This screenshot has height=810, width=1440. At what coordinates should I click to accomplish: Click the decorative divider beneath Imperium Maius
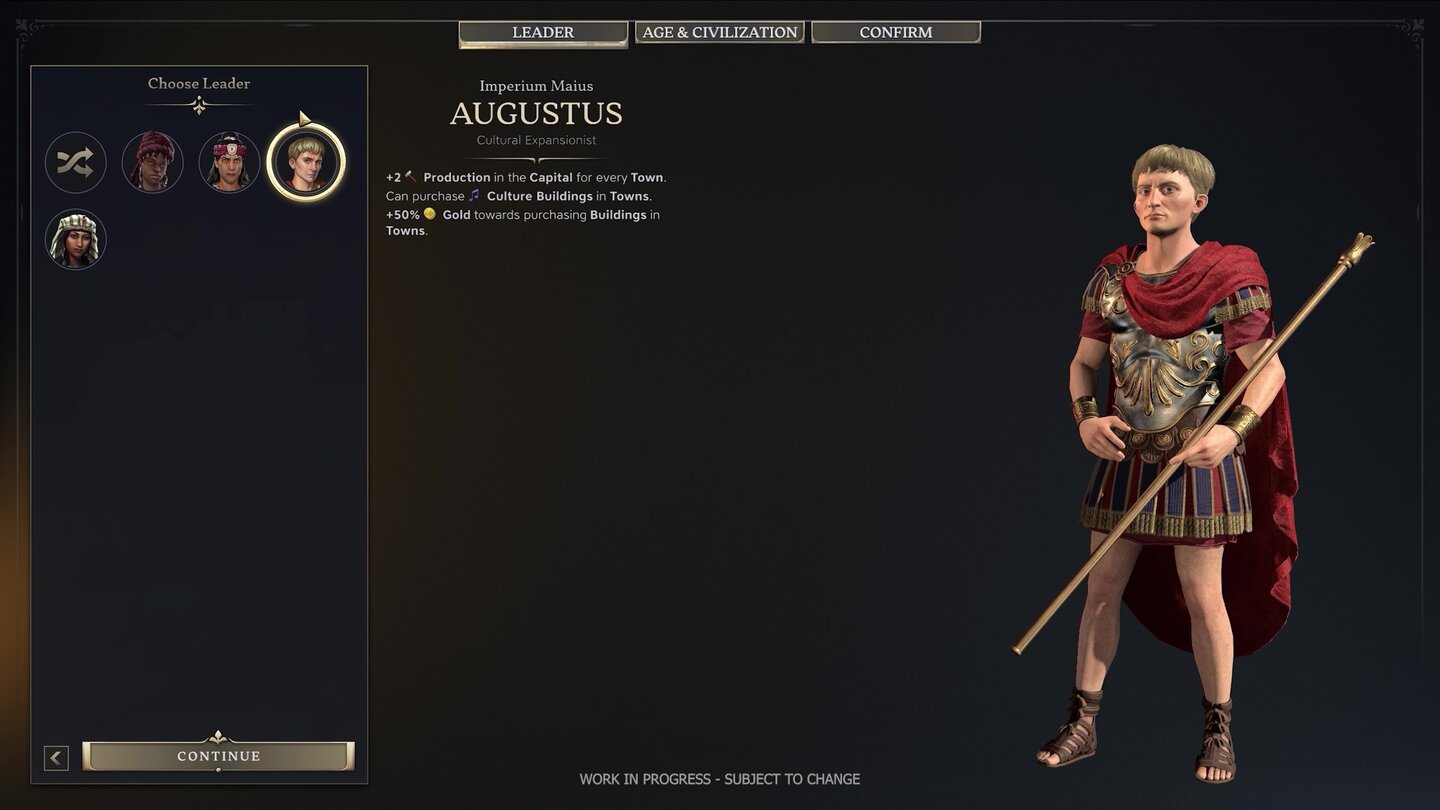pyautogui.click(x=536, y=160)
